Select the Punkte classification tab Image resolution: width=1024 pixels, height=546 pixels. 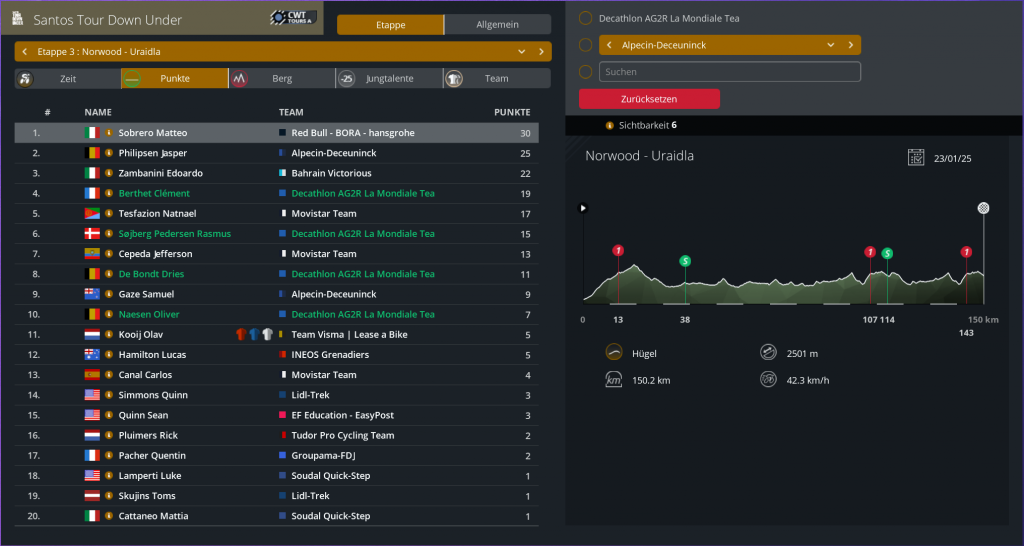click(174, 78)
